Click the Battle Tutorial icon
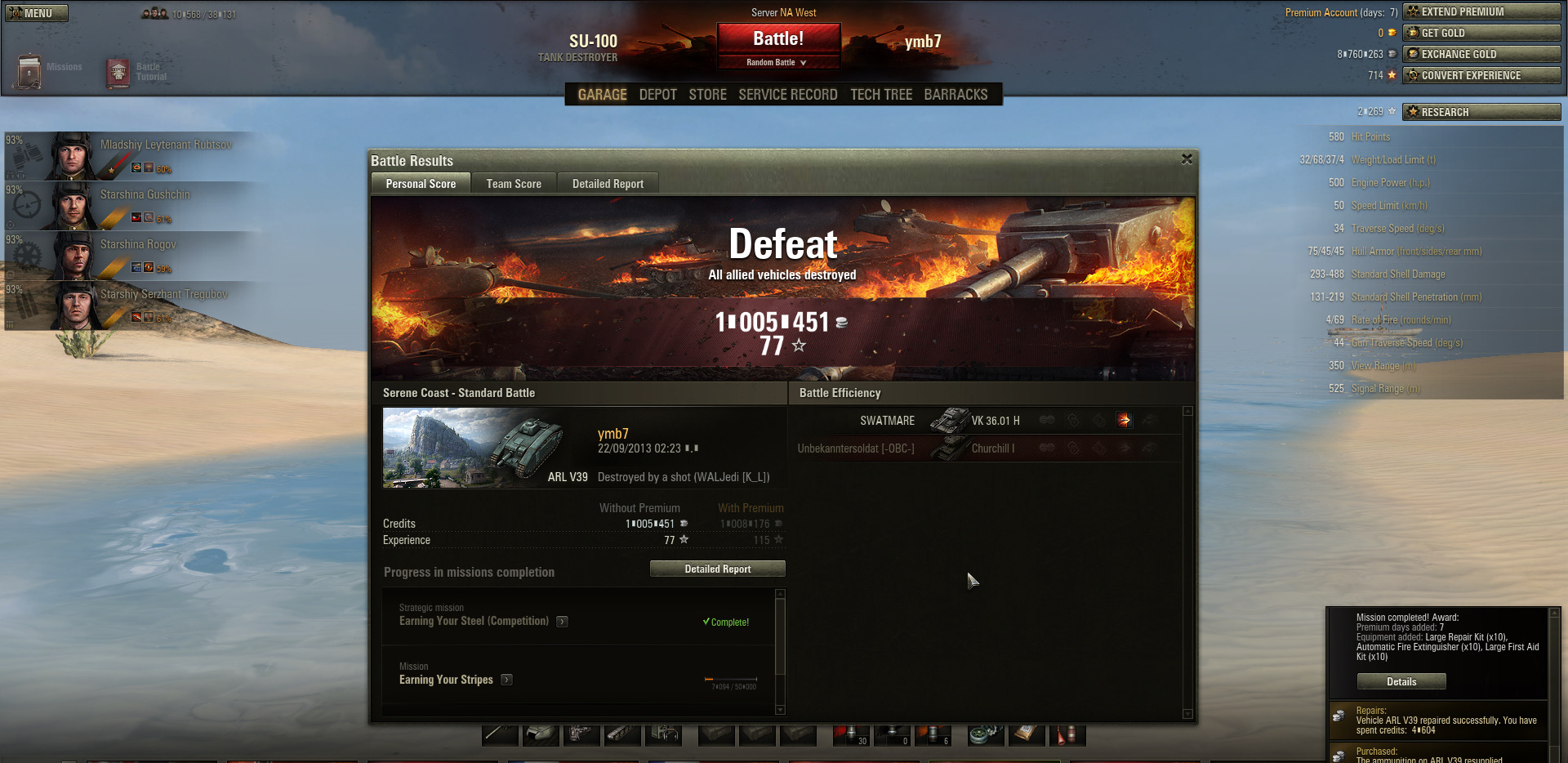 [117, 72]
